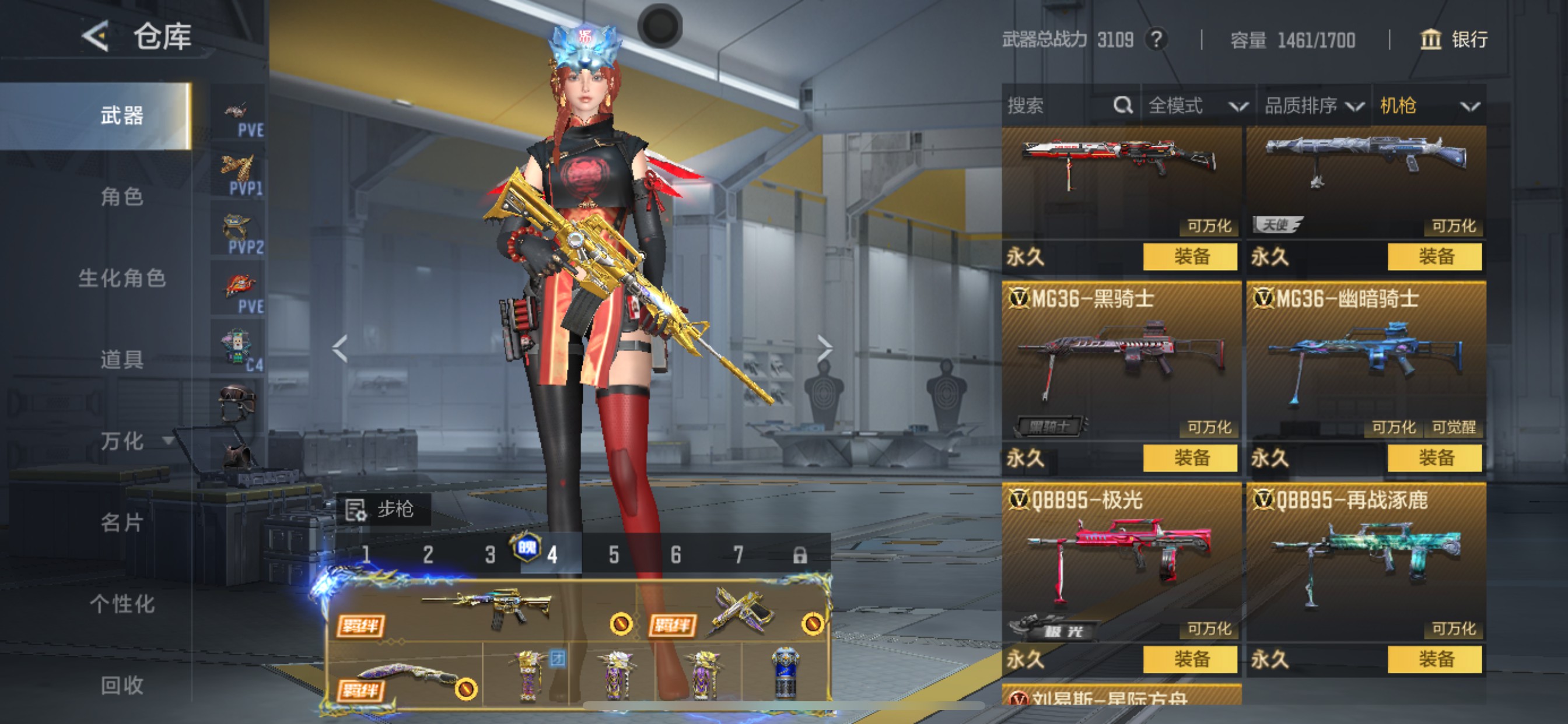1568x724 pixels.
Task: Go back using the arrow beside 仓库
Action: click(x=96, y=37)
